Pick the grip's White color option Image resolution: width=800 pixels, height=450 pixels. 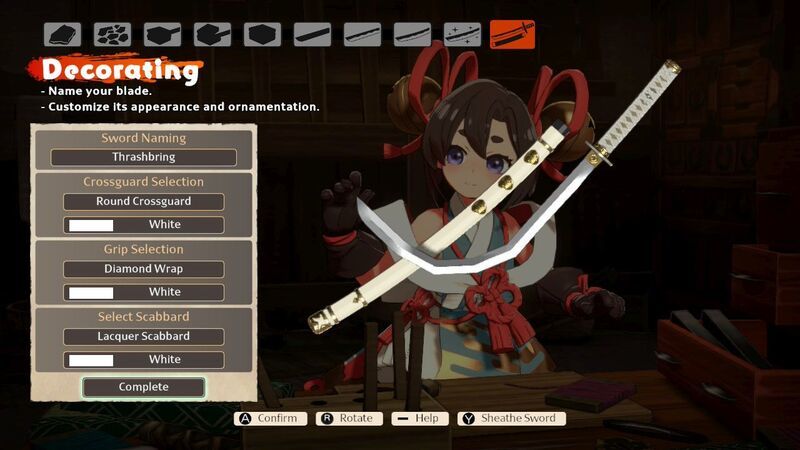tap(144, 292)
